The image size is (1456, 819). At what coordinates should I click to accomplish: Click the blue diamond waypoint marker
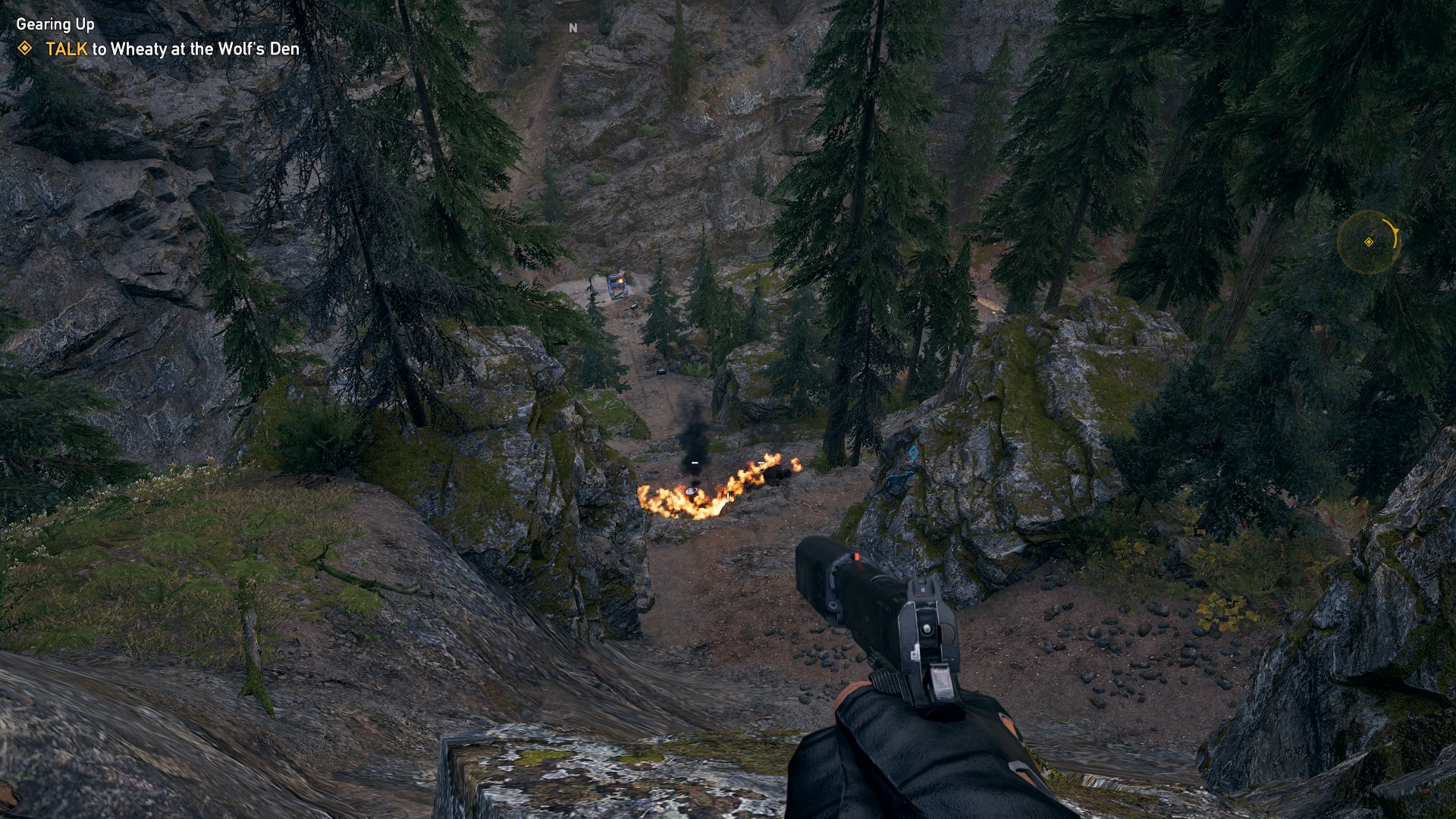(914, 453)
